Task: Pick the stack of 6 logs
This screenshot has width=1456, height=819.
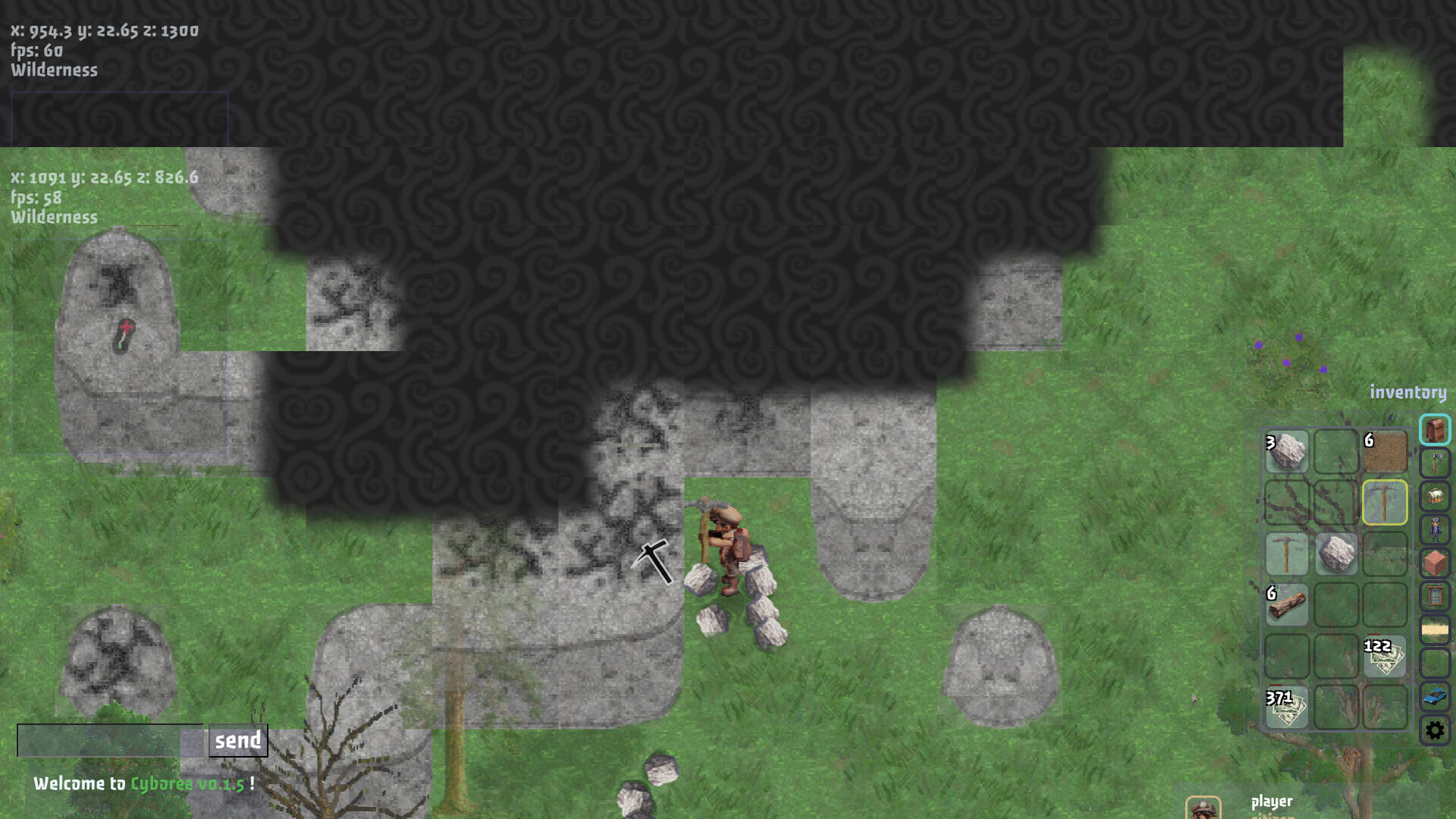Action: pos(1289,603)
